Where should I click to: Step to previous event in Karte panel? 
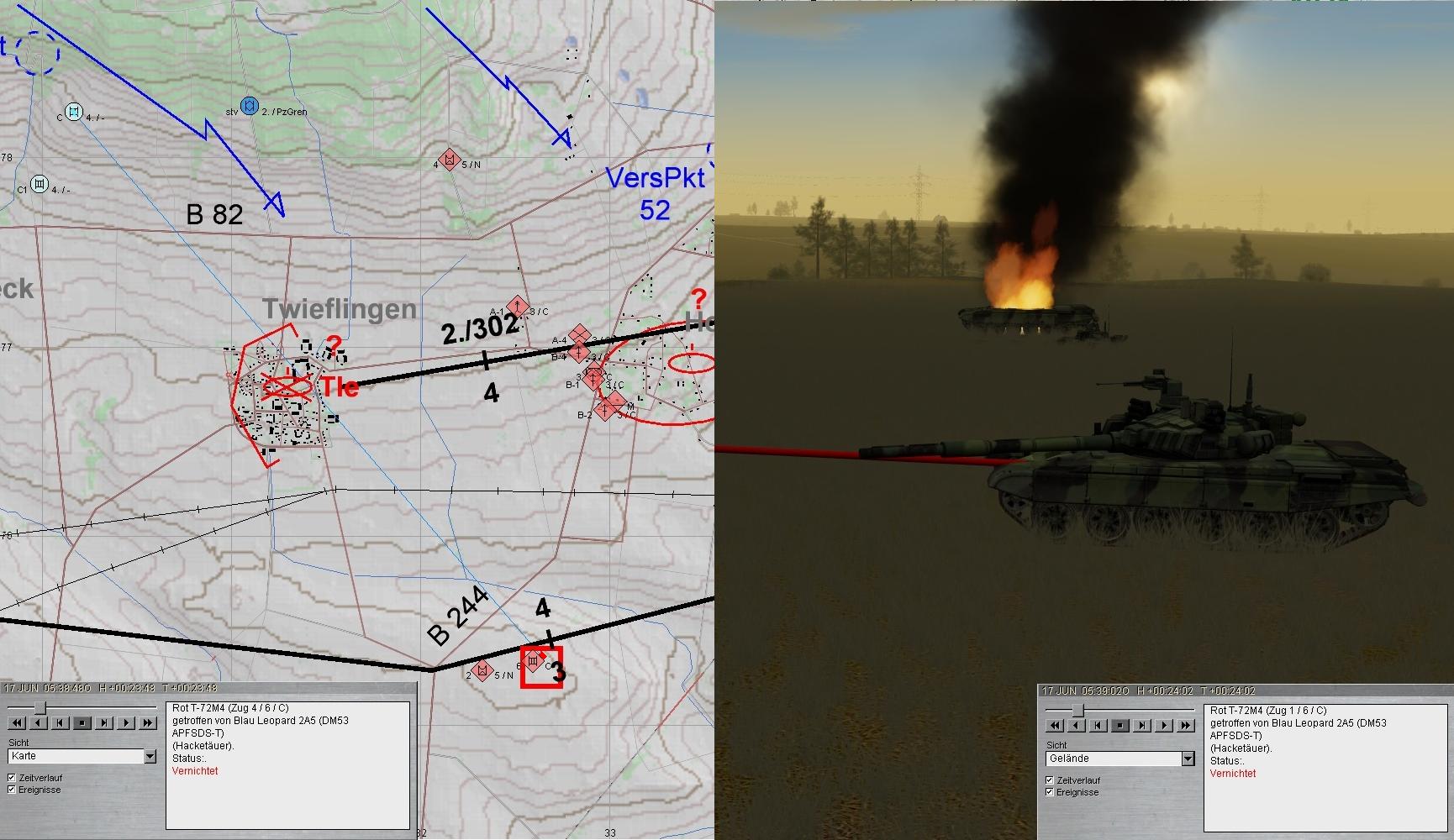pyautogui.click(x=60, y=723)
